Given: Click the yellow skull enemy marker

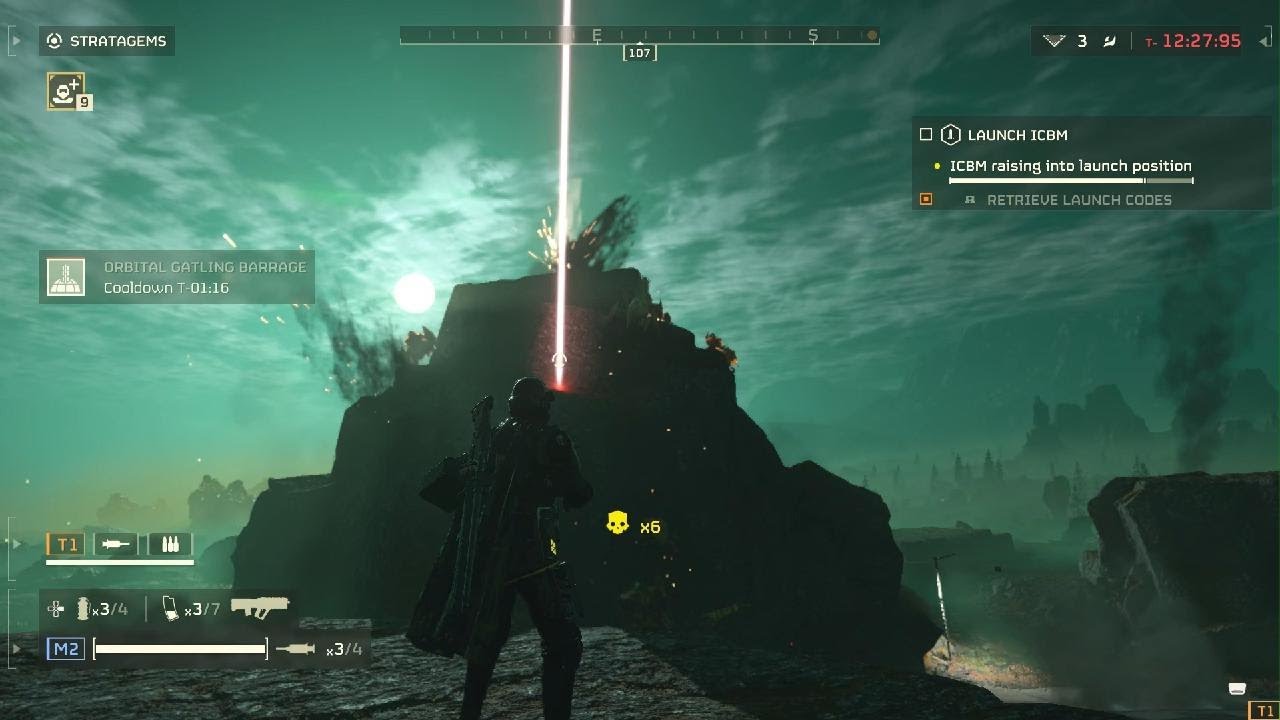Looking at the screenshot, I should click(617, 523).
